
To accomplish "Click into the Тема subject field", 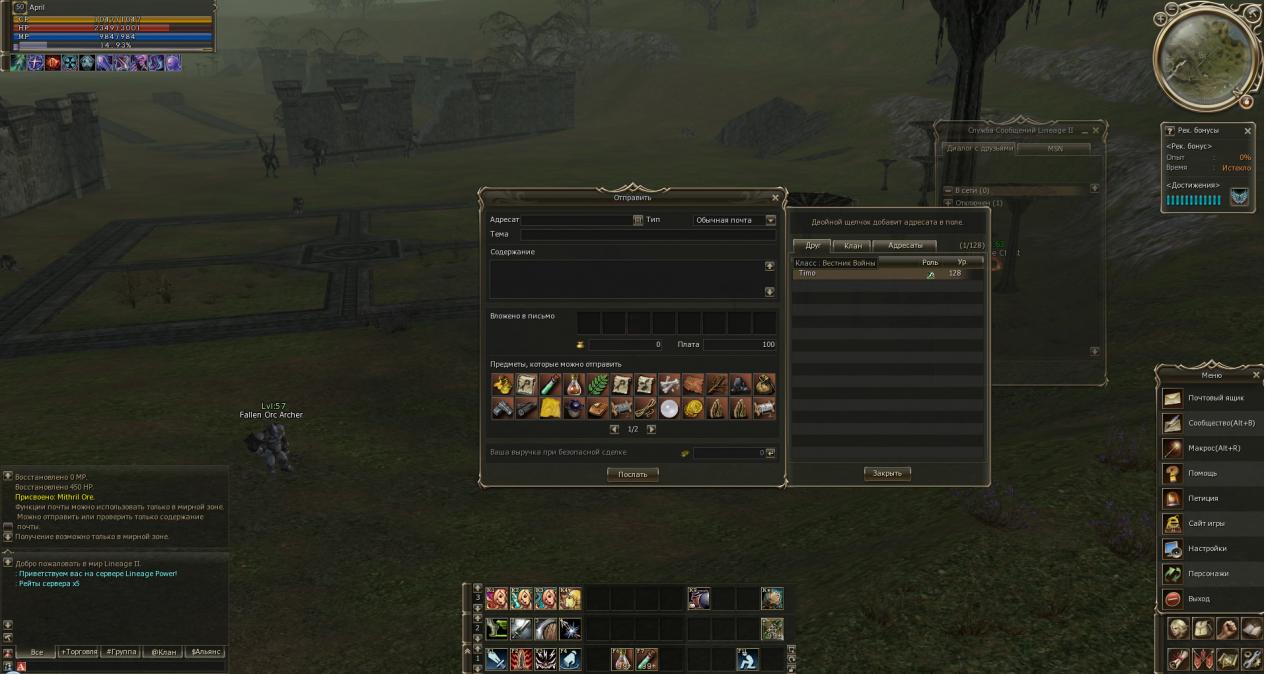I will tap(647, 234).
